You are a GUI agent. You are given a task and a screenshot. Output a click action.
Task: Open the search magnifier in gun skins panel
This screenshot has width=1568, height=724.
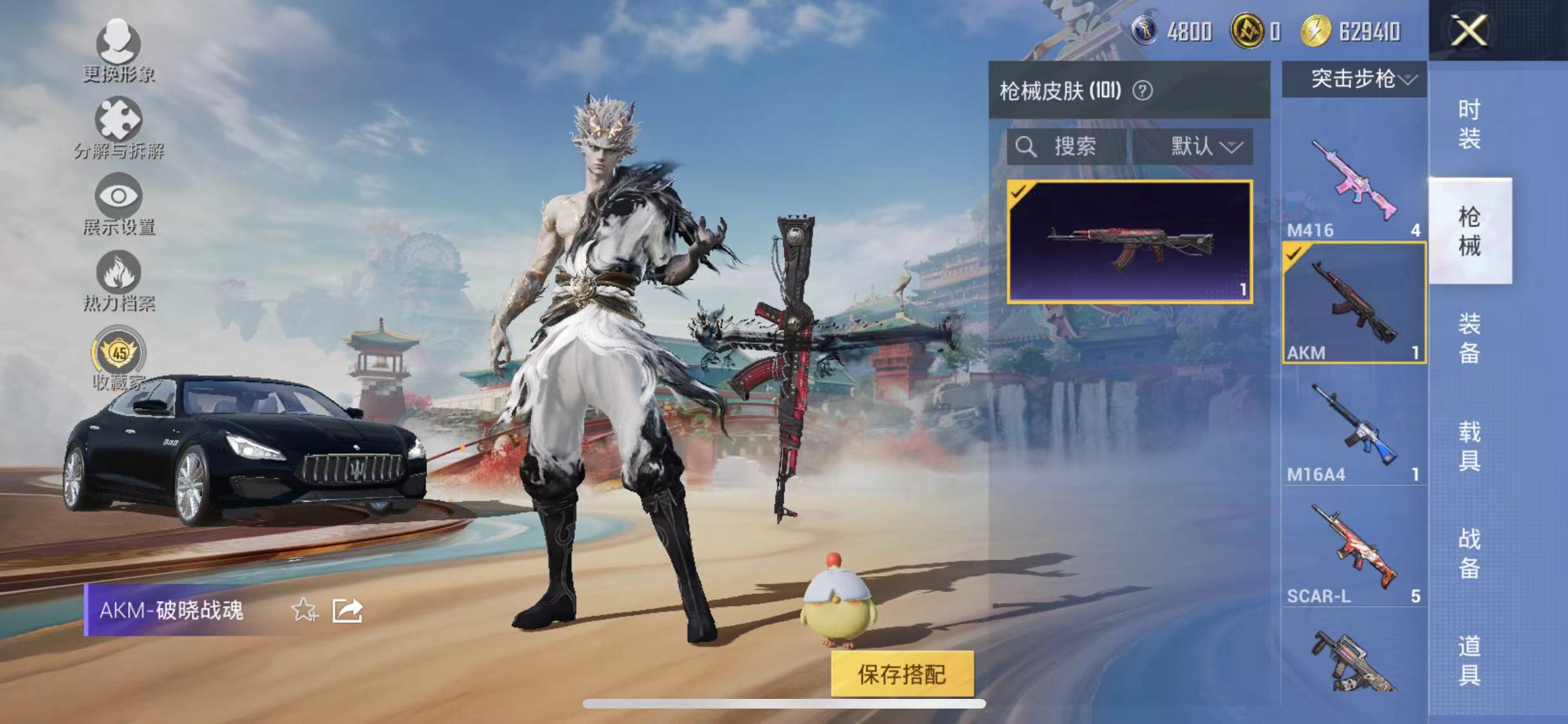pos(1027,147)
